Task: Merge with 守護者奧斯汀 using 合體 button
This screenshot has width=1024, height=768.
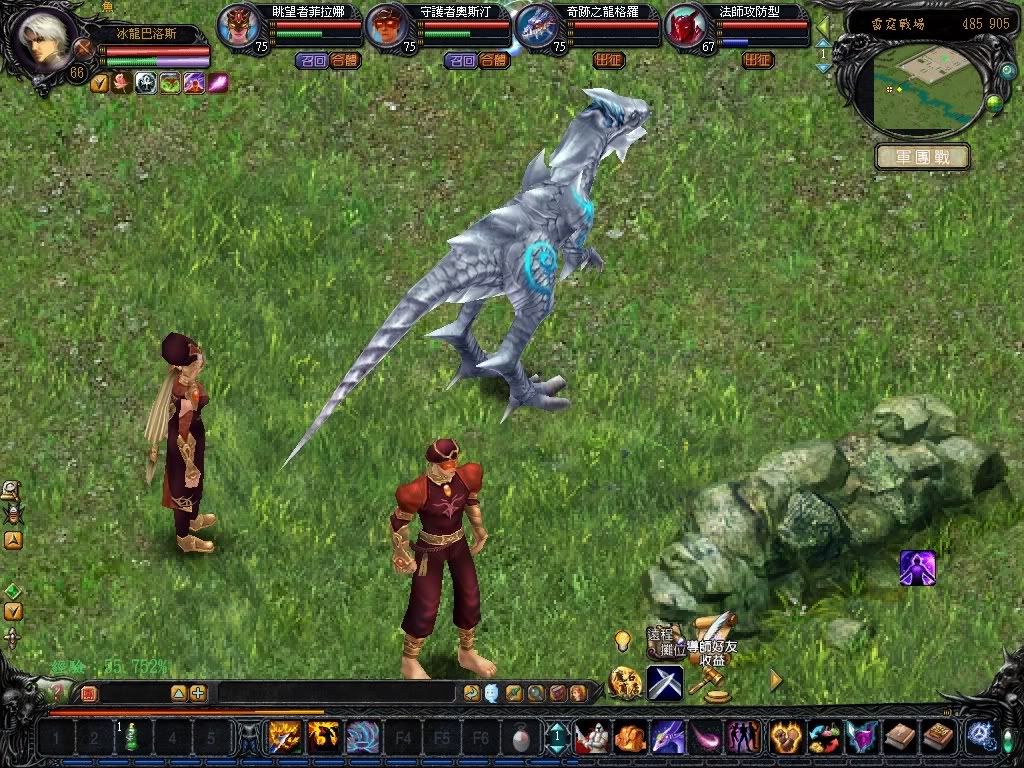Action: (494, 61)
